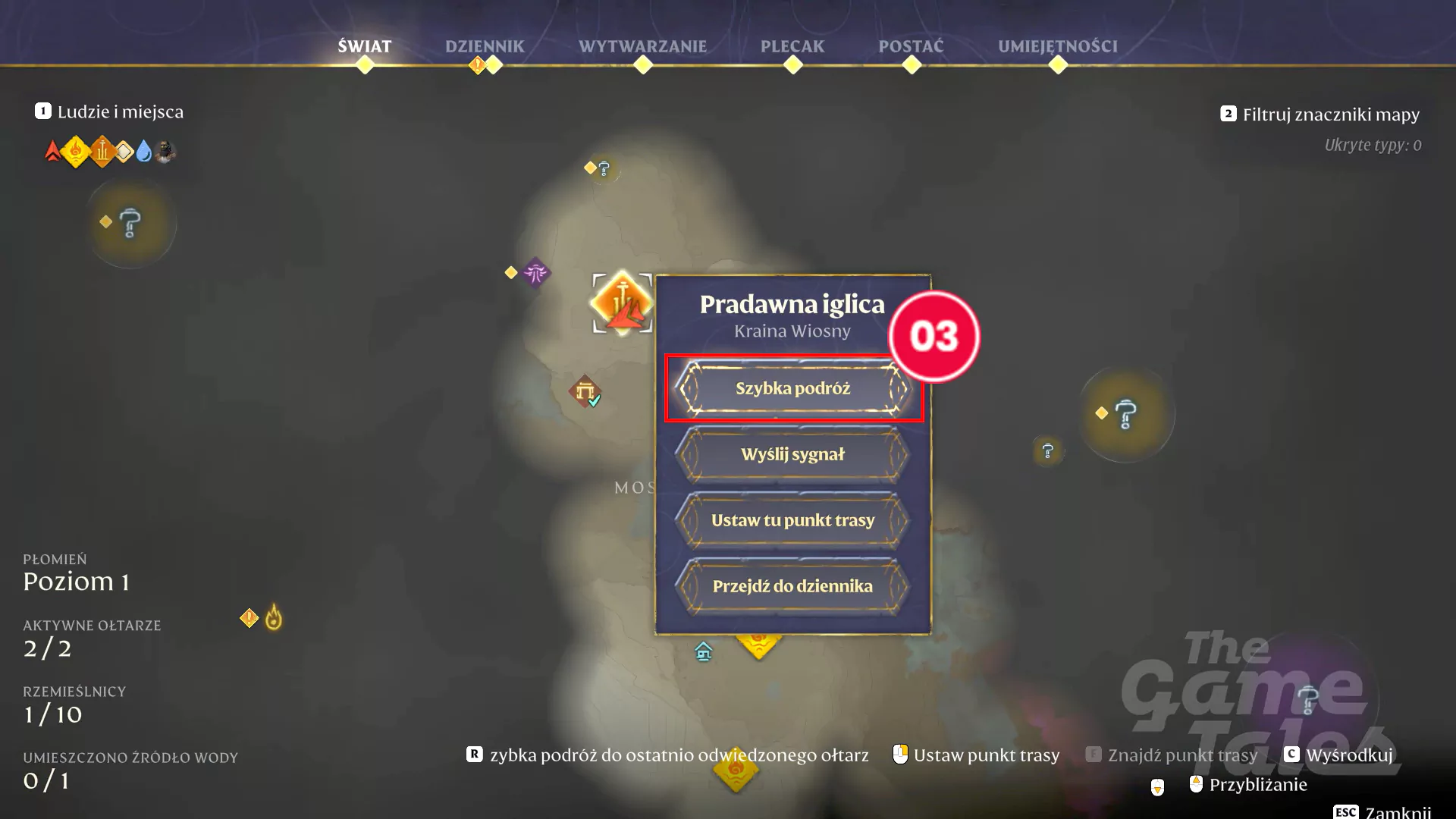Switch to the Wytwarzanie tab

click(x=642, y=46)
